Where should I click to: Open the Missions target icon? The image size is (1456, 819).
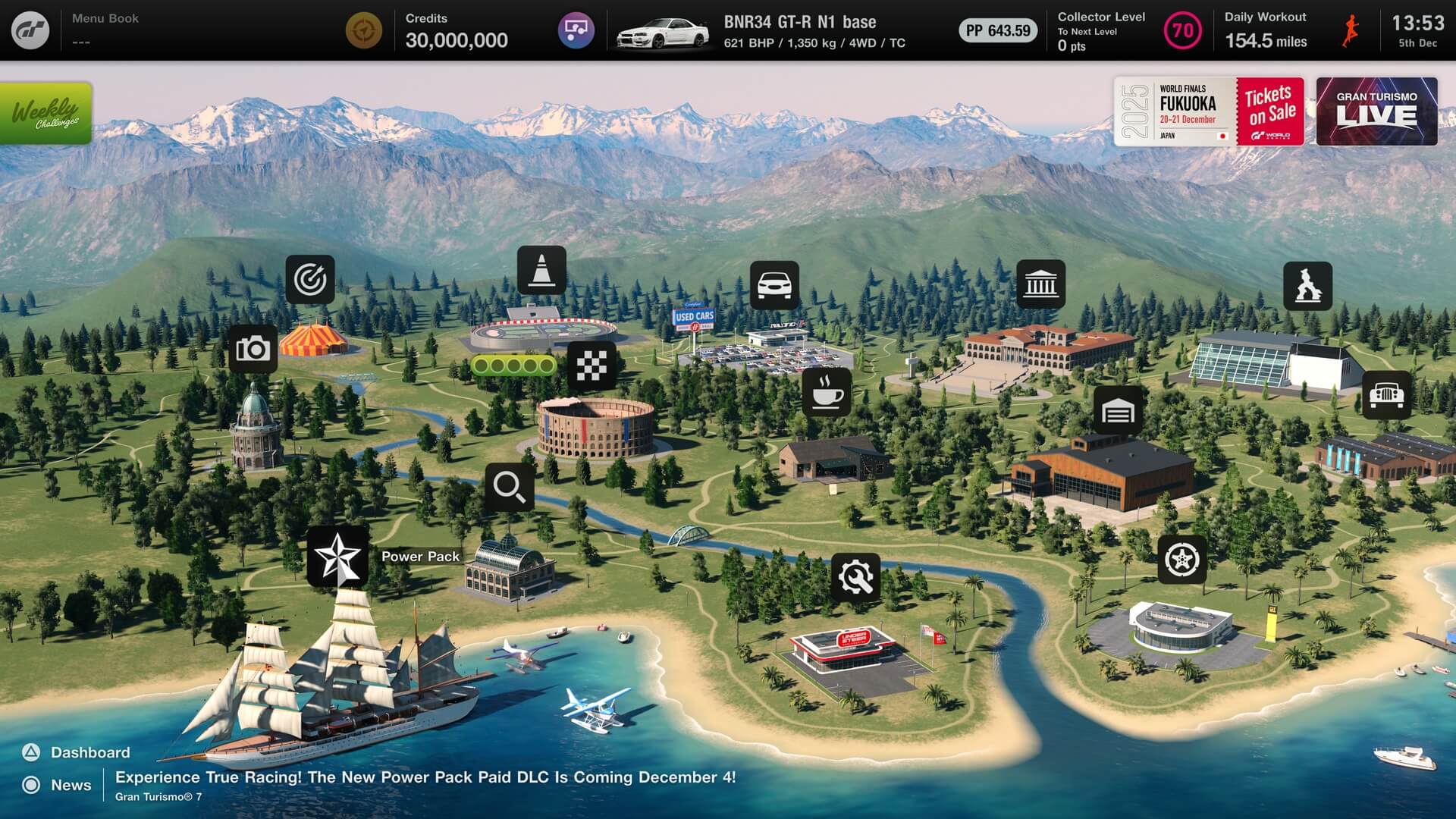(x=310, y=280)
